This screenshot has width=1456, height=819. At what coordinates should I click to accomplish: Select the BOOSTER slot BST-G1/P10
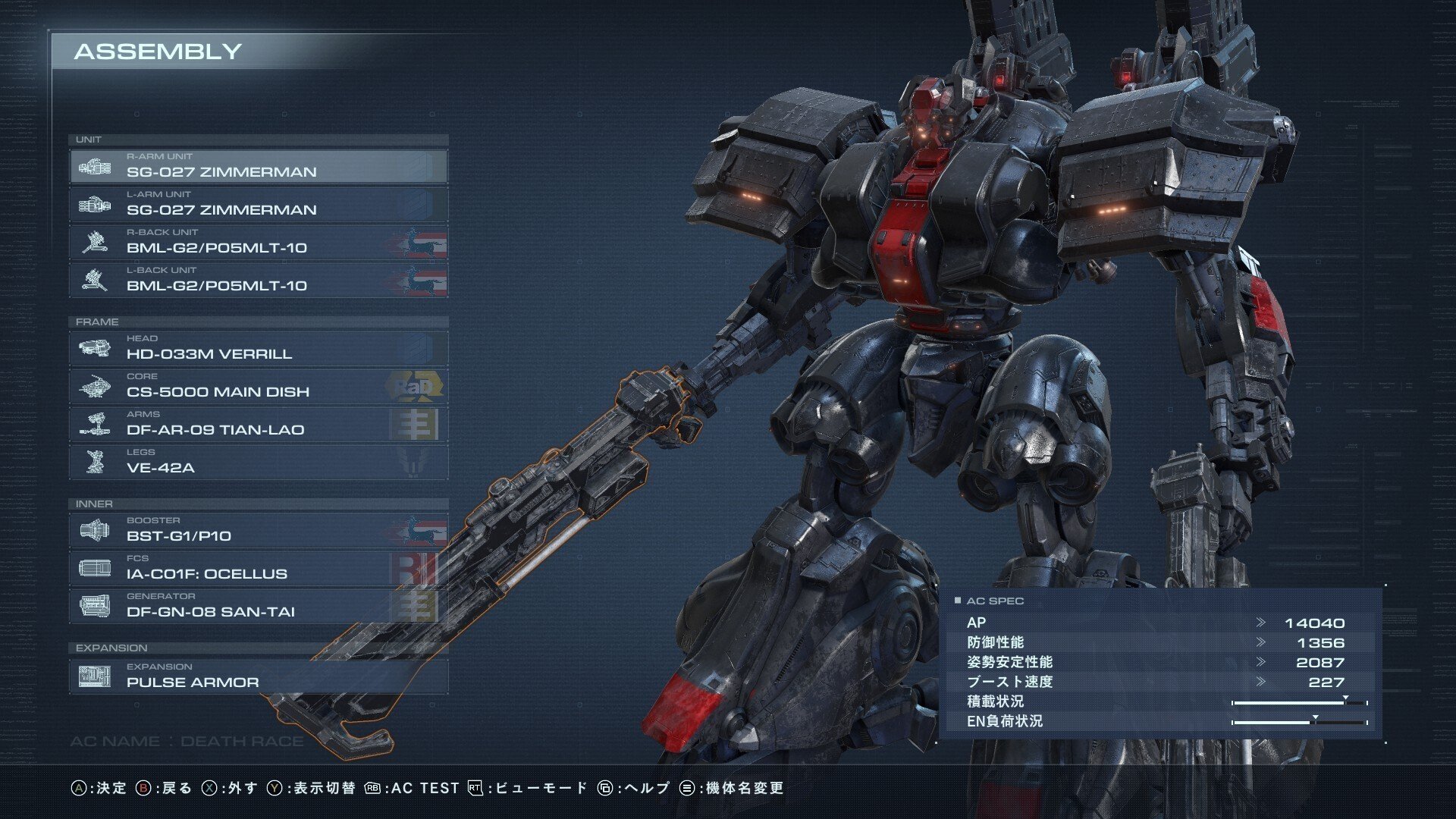tap(258, 530)
